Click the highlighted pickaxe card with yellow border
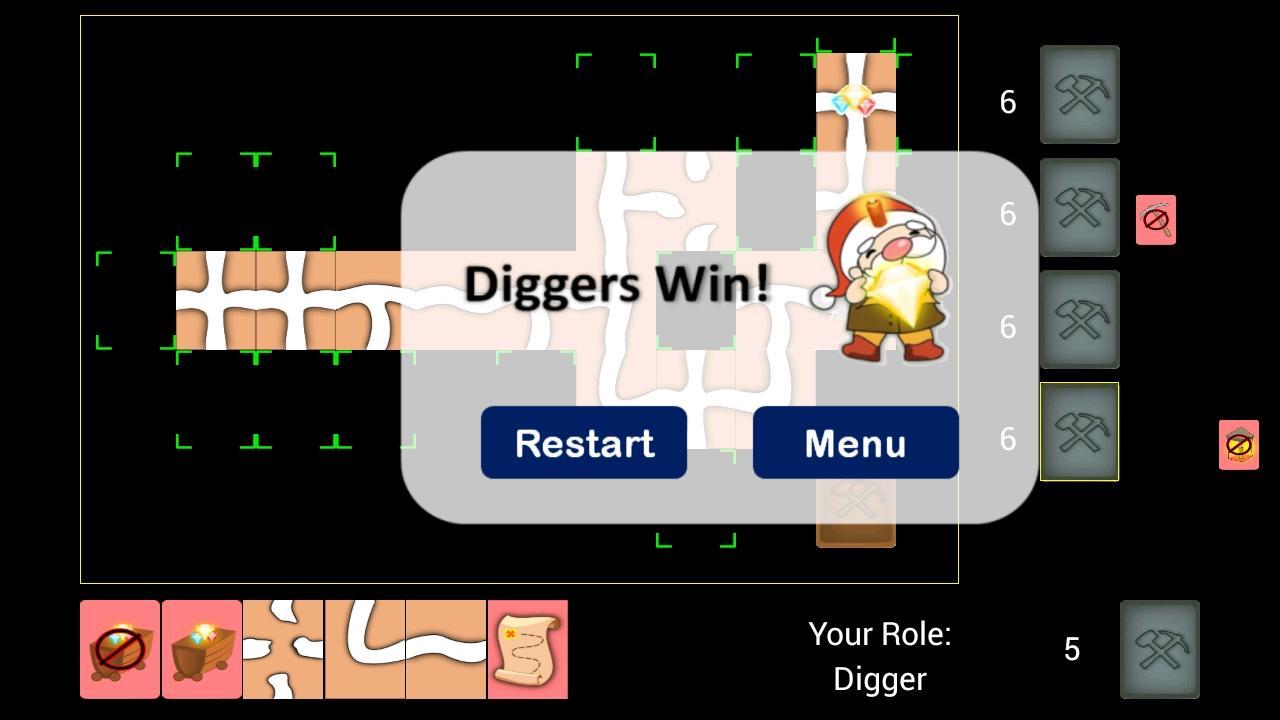This screenshot has height=720, width=1280. [1080, 431]
